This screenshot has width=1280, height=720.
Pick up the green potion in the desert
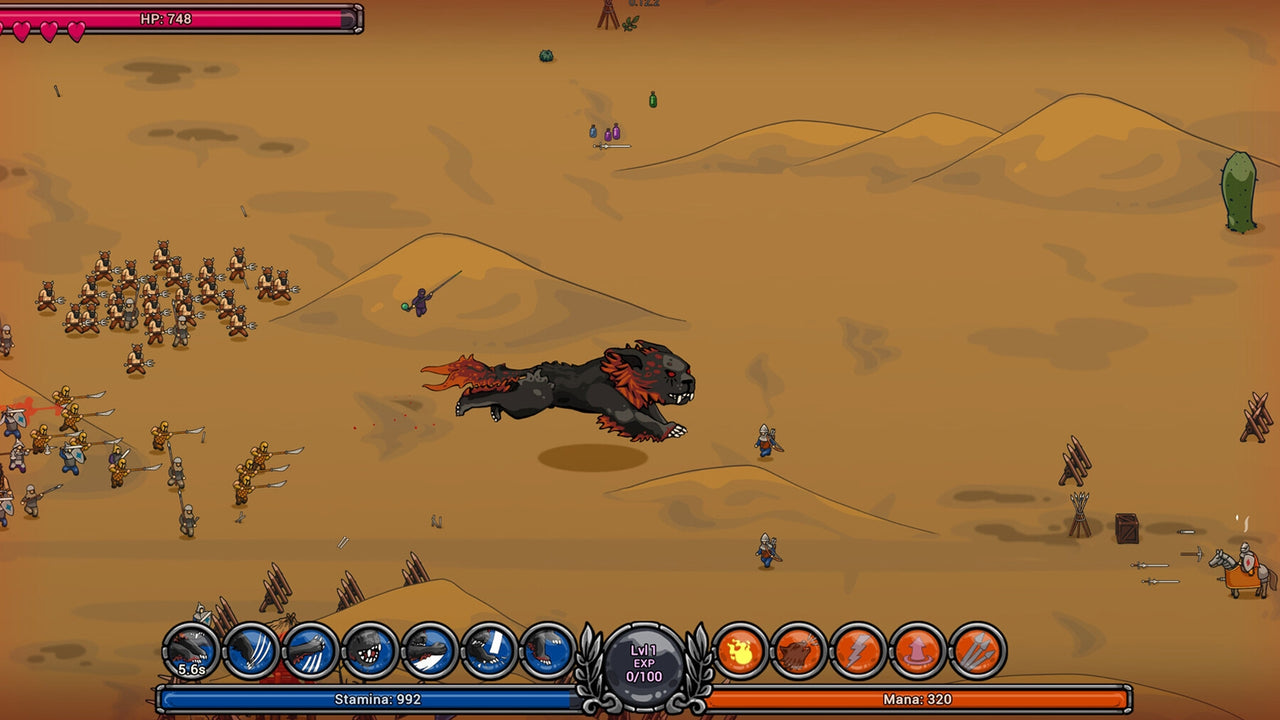coord(652,101)
